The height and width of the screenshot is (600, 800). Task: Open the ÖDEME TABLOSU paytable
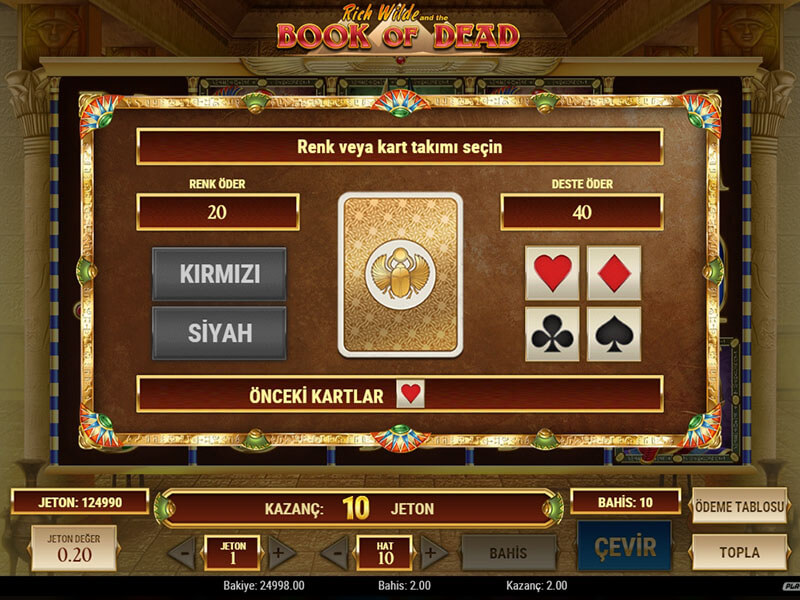click(x=739, y=507)
